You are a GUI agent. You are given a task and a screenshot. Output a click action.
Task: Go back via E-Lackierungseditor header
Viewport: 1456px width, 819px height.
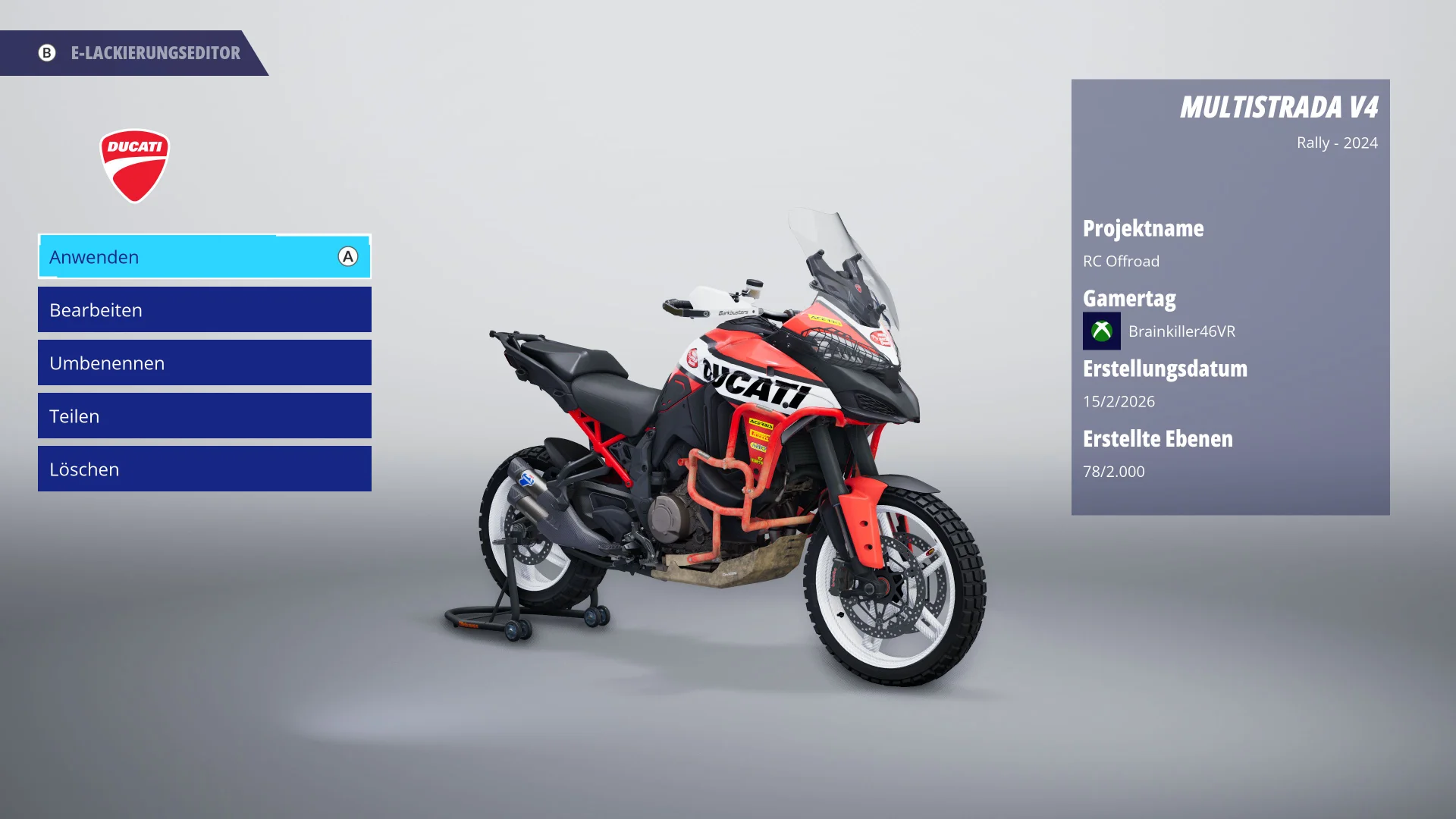pyautogui.click(x=140, y=53)
